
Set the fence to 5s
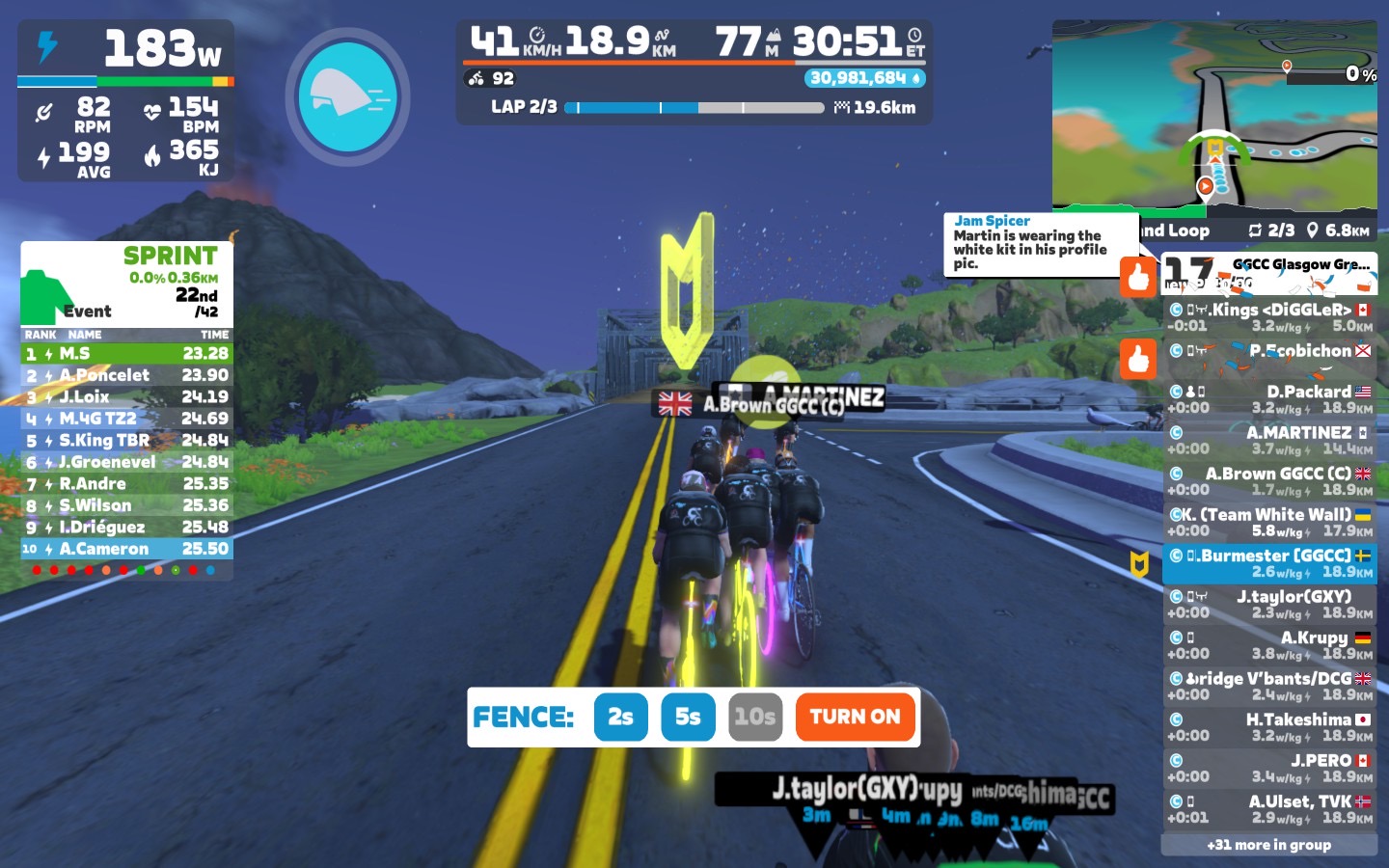tap(688, 717)
